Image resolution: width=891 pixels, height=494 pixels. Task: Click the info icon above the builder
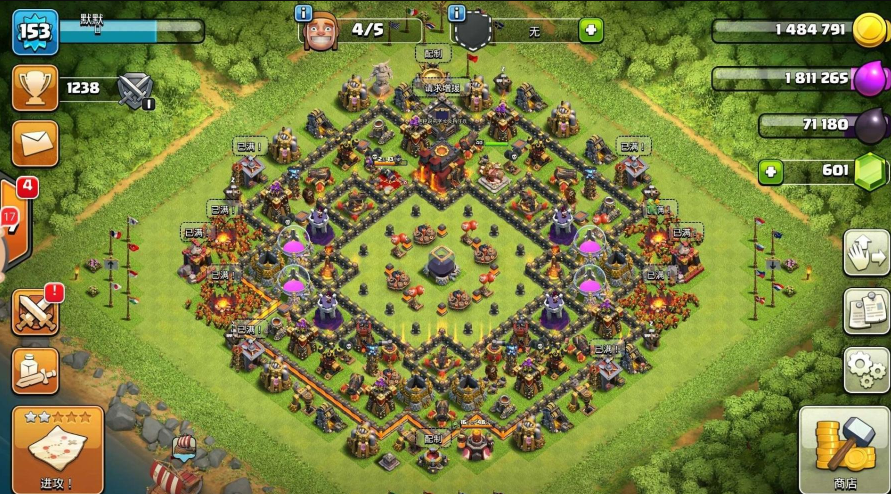tap(305, 13)
